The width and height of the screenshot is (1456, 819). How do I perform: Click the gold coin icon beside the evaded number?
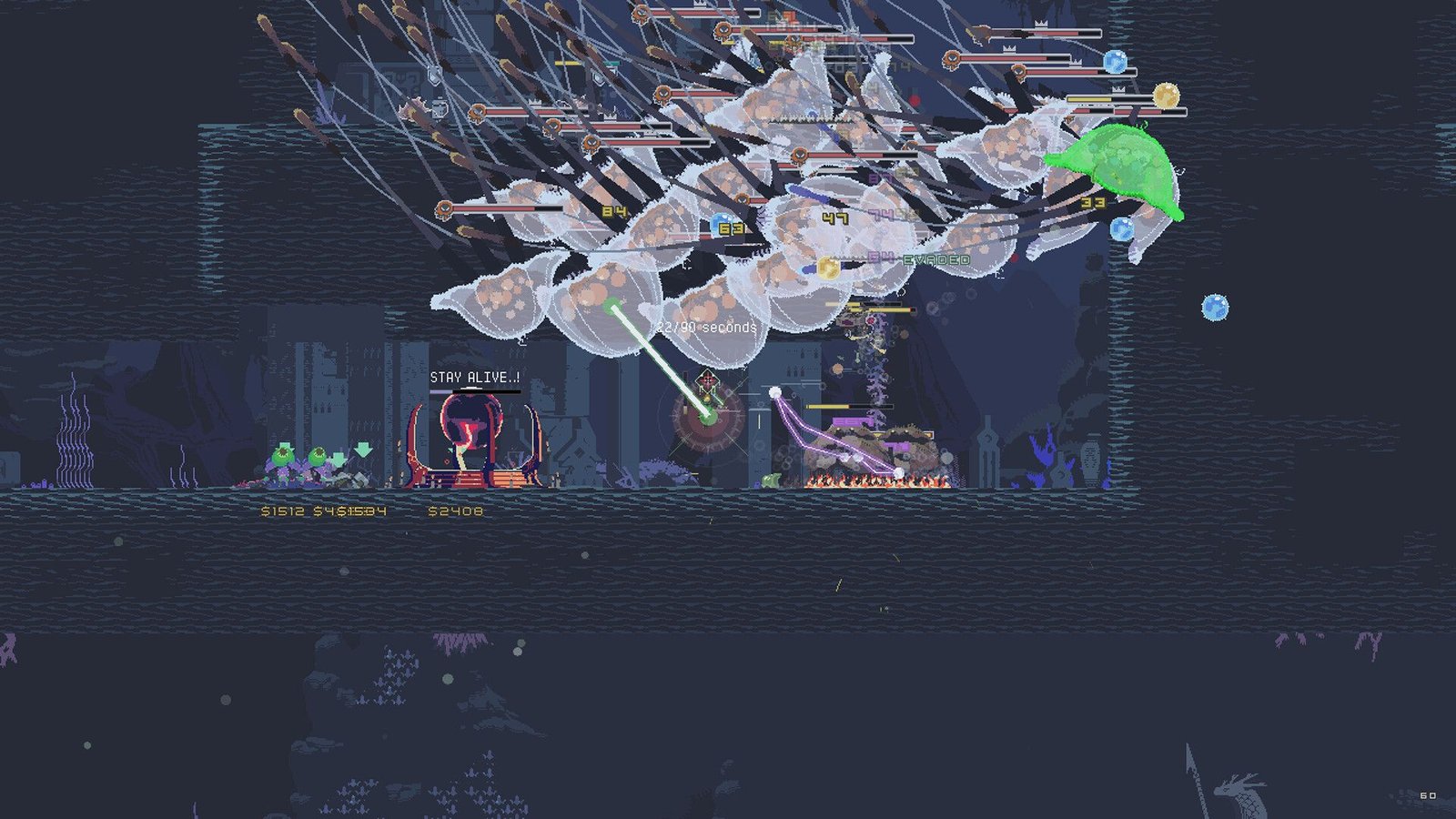pyautogui.click(x=828, y=267)
